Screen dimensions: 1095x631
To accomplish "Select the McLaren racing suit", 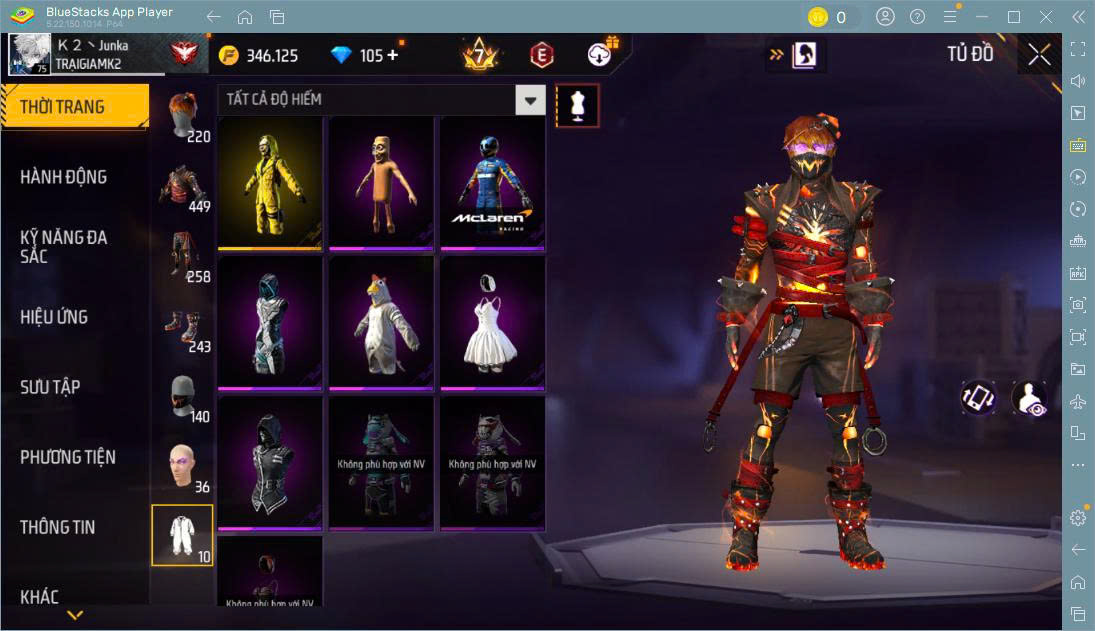I will (492, 183).
